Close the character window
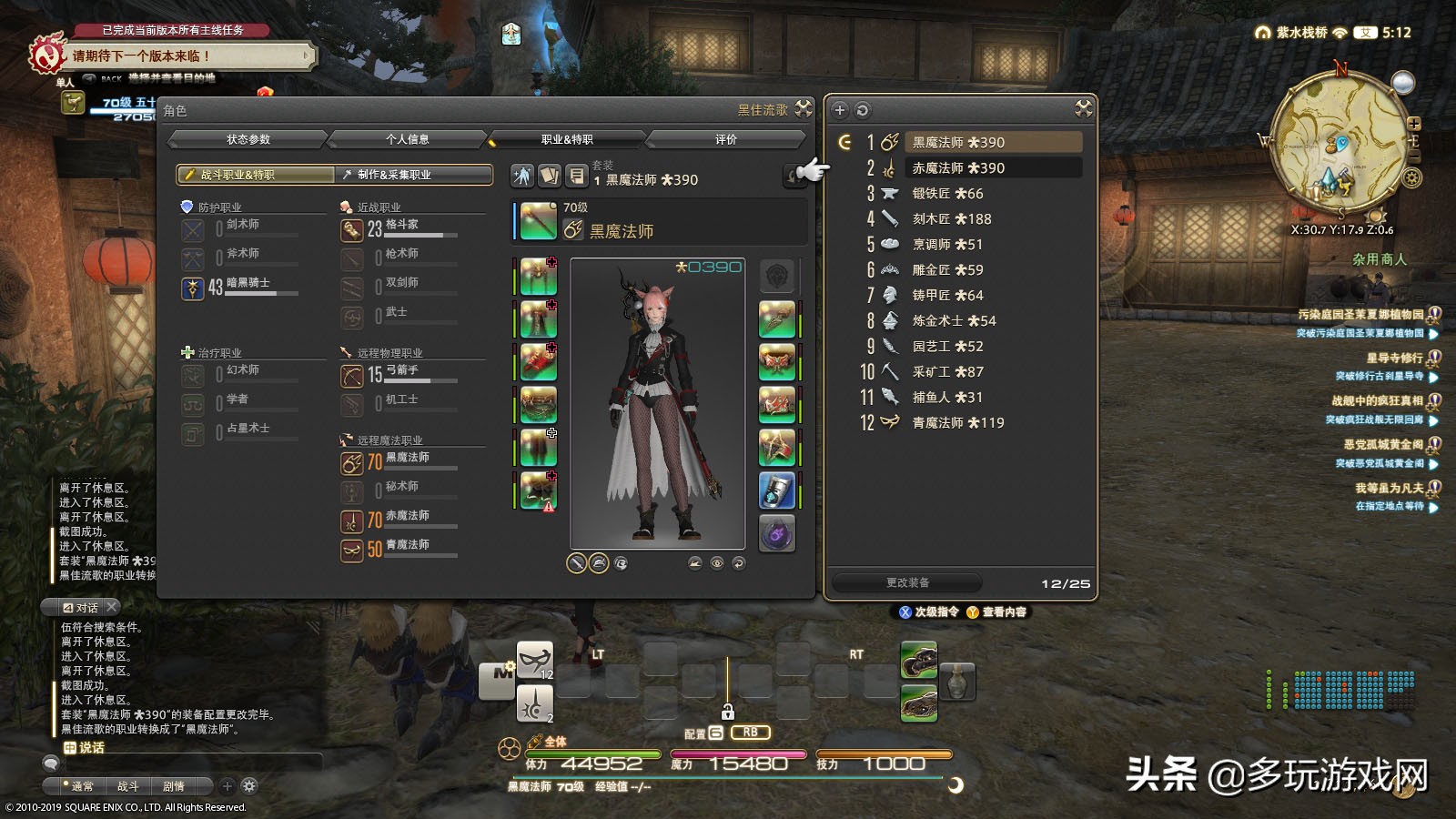1456x819 pixels. tap(804, 109)
